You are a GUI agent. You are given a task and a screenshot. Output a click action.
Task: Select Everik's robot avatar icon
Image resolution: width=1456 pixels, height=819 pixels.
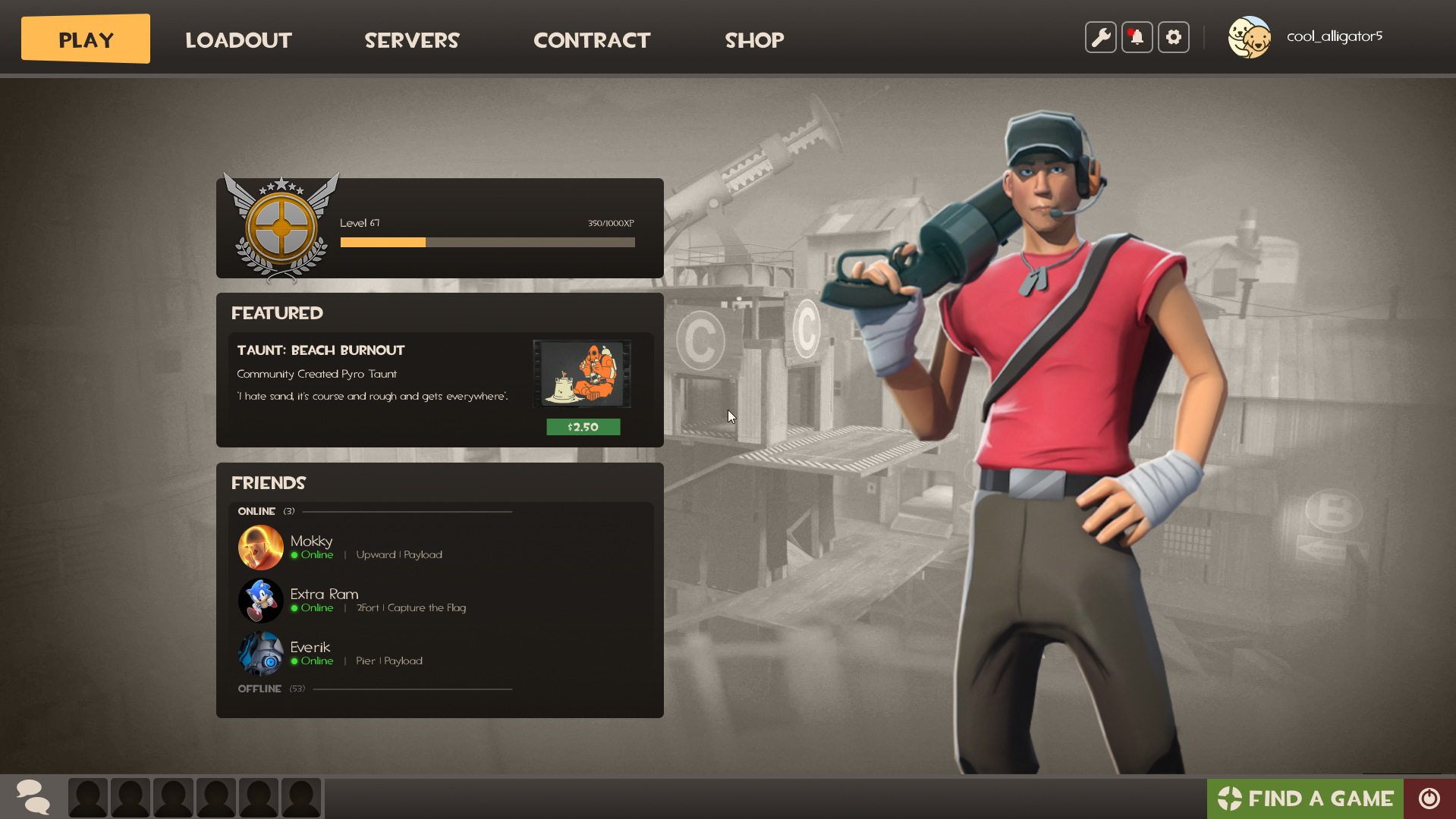(x=260, y=654)
